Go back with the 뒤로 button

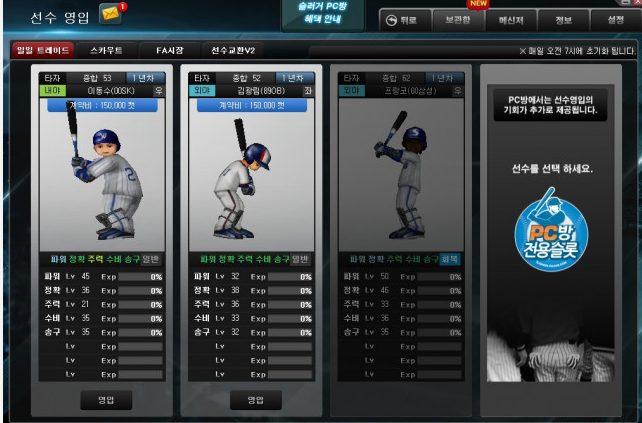coord(401,20)
